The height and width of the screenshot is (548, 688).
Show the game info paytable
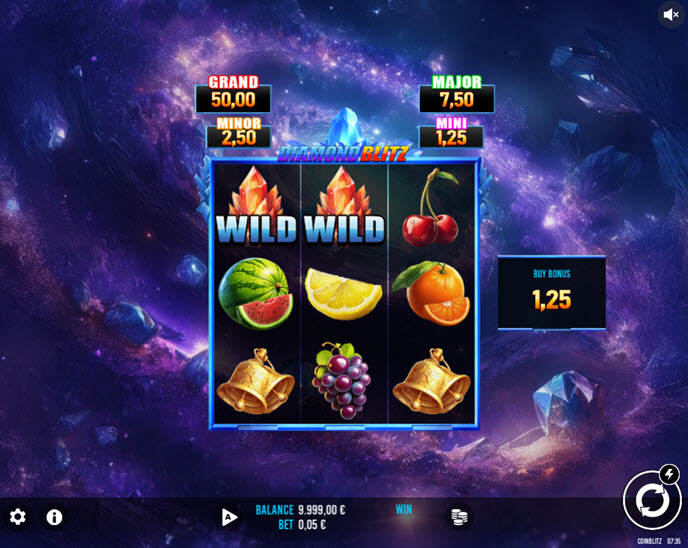[54, 517]
